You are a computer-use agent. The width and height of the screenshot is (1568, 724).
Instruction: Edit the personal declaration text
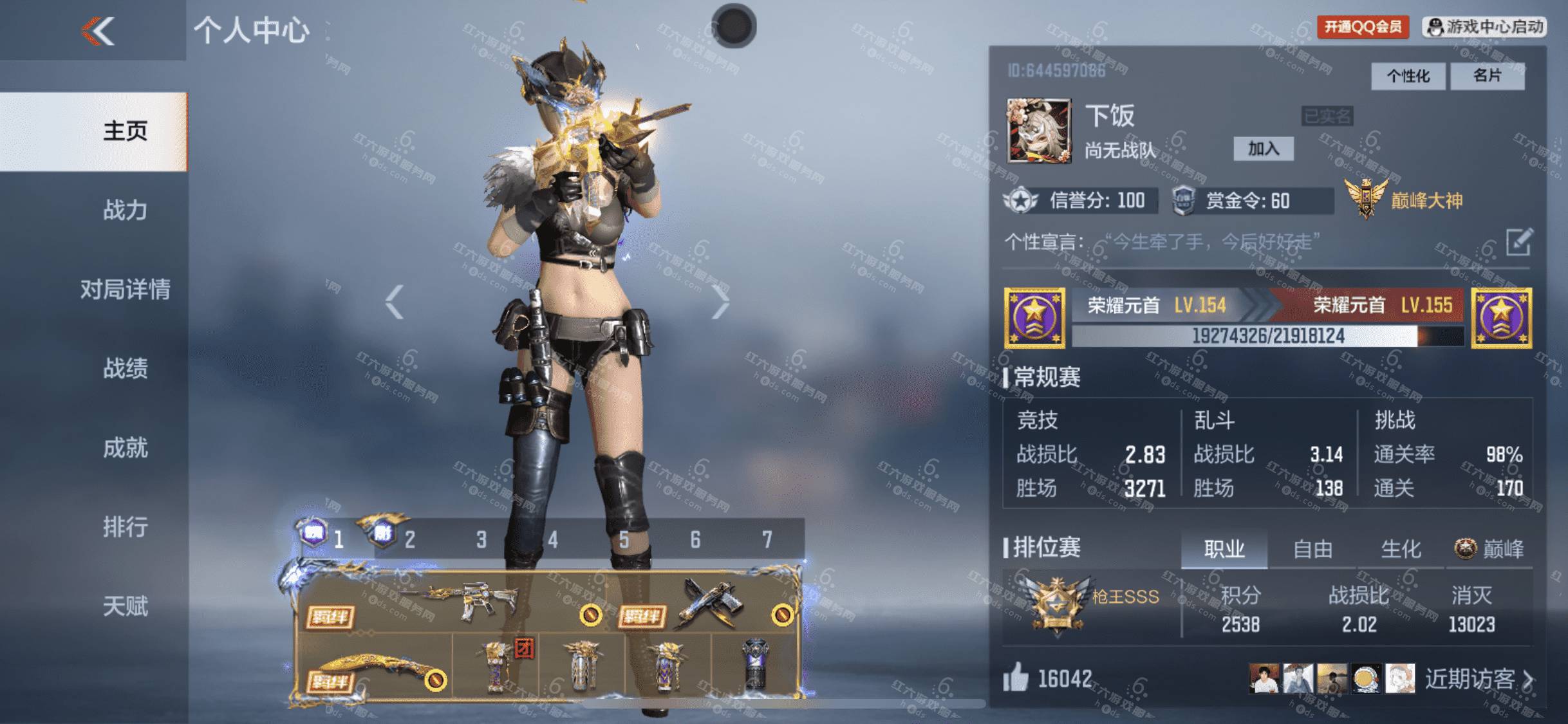pyautogui.click(x=1518, y=242)
